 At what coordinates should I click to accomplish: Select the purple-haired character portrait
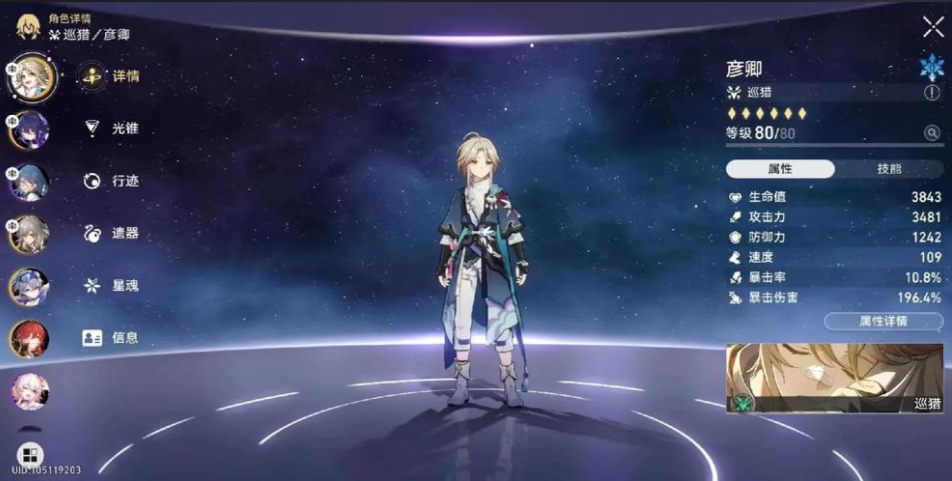click(x=29, y=130)
